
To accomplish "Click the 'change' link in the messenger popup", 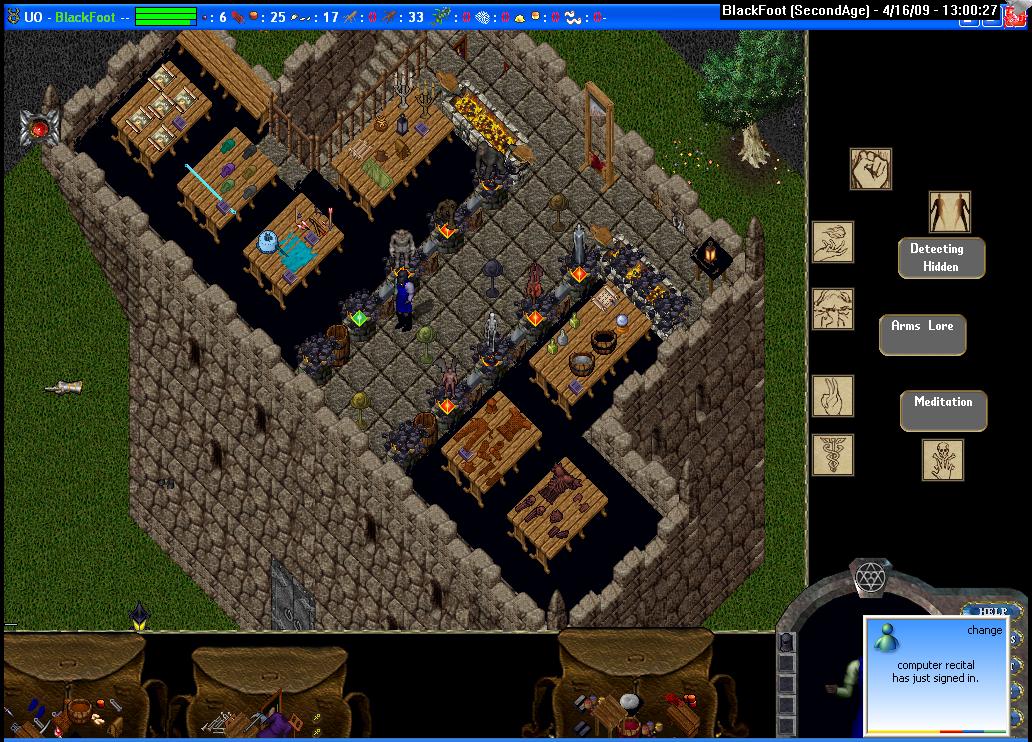I will coord(983,630).
